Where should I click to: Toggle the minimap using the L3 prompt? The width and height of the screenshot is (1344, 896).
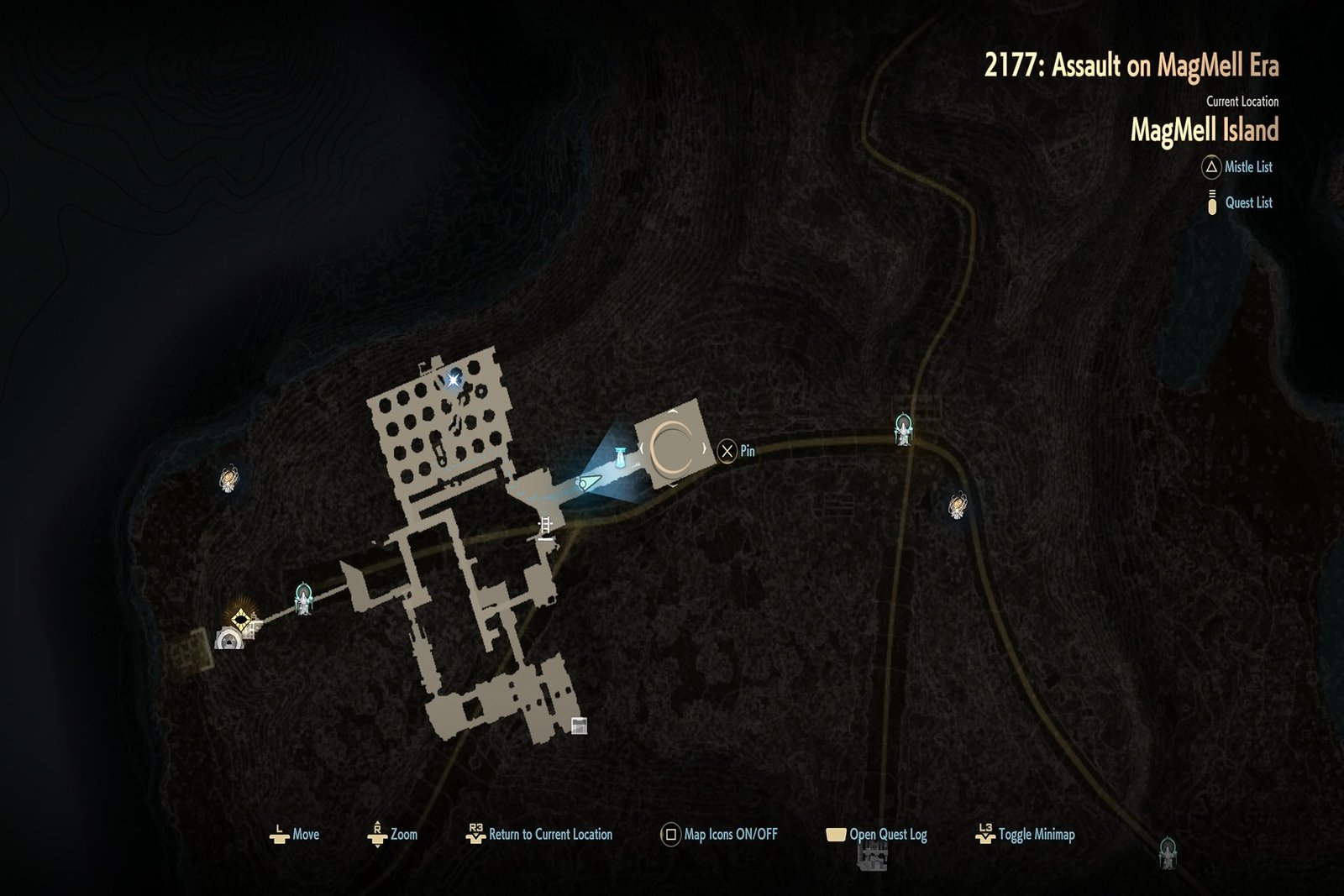(986, 833)
